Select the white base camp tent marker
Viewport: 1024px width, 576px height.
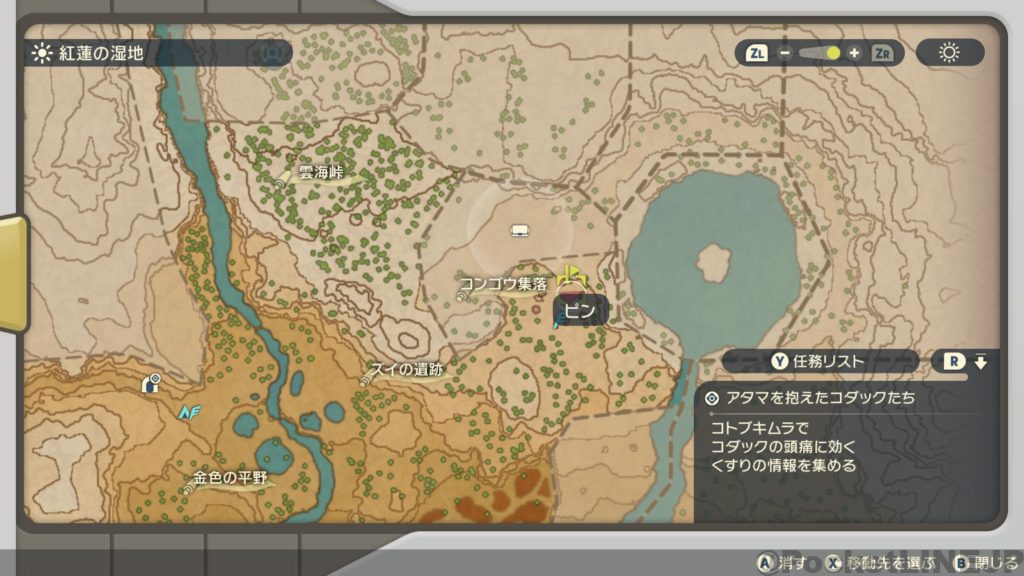click(152, 382)
